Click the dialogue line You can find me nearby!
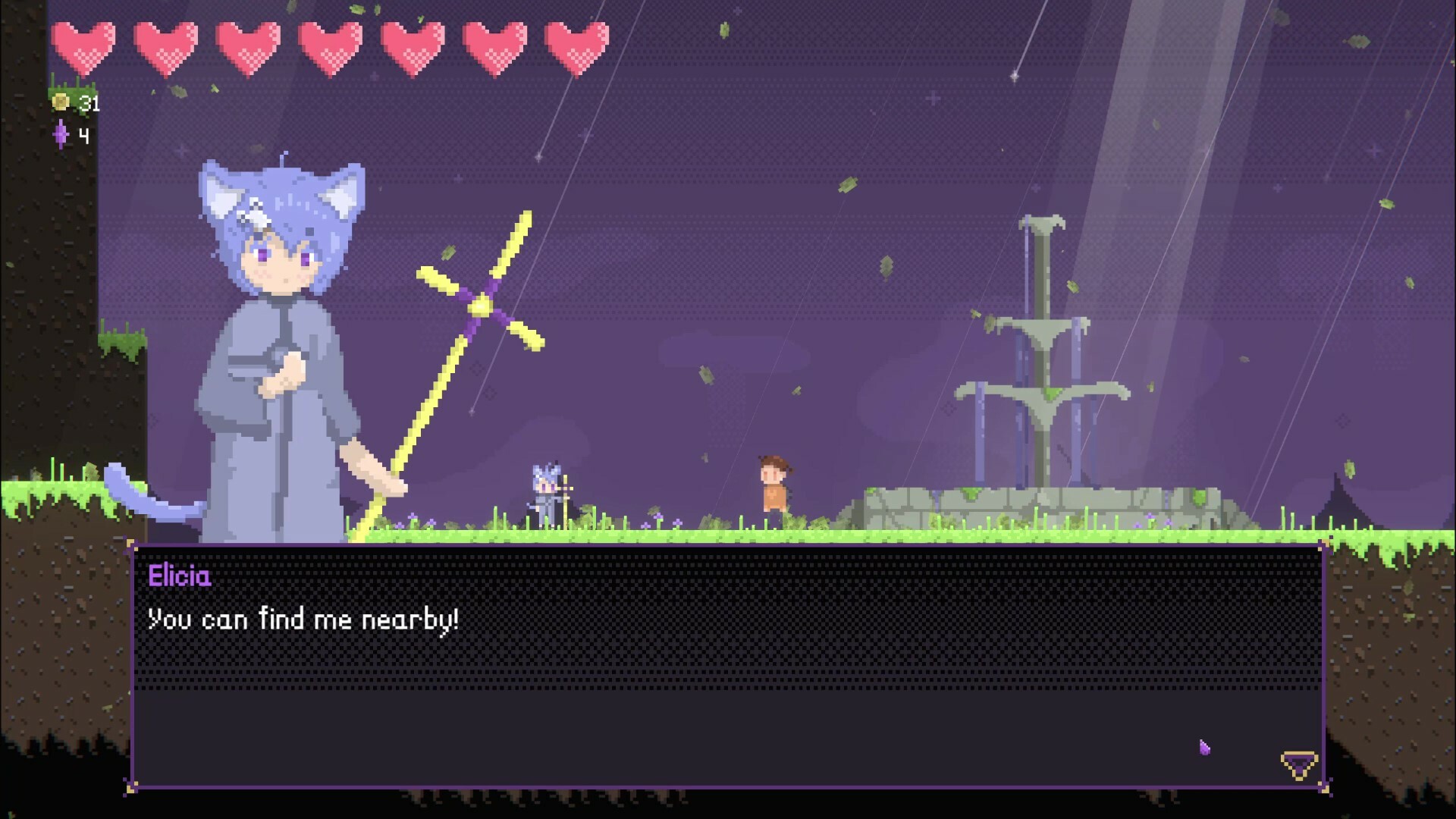This screenshot has width=1456, height=819. [303, 619]
